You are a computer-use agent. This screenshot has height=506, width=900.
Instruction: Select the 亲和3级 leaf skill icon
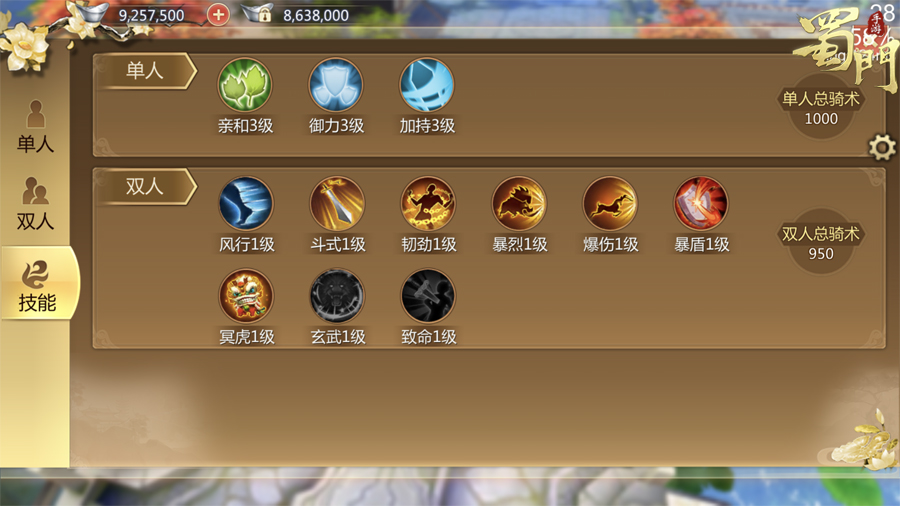click(245, 85)
